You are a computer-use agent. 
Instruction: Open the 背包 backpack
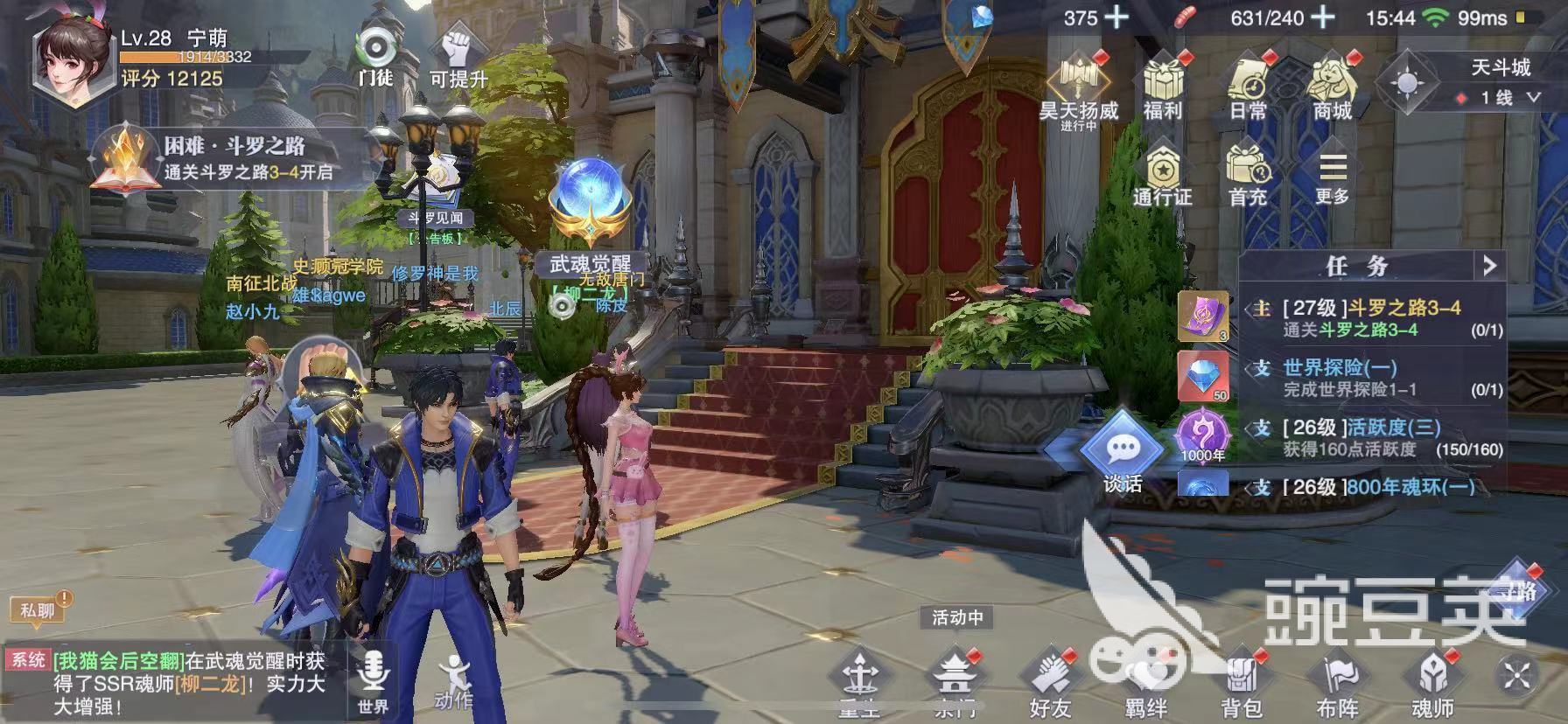[x=1241, y=684]
